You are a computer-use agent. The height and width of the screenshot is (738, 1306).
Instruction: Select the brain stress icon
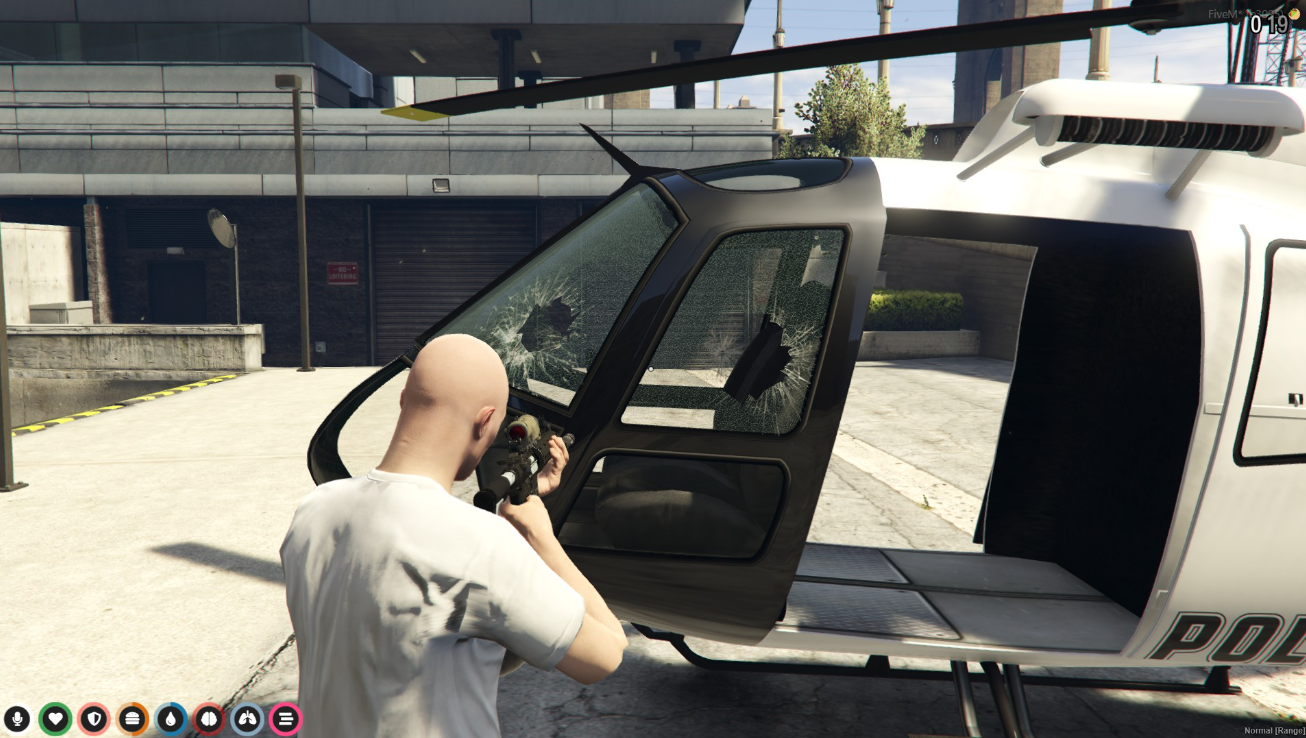pyautogui.click(x=209, y=718)
